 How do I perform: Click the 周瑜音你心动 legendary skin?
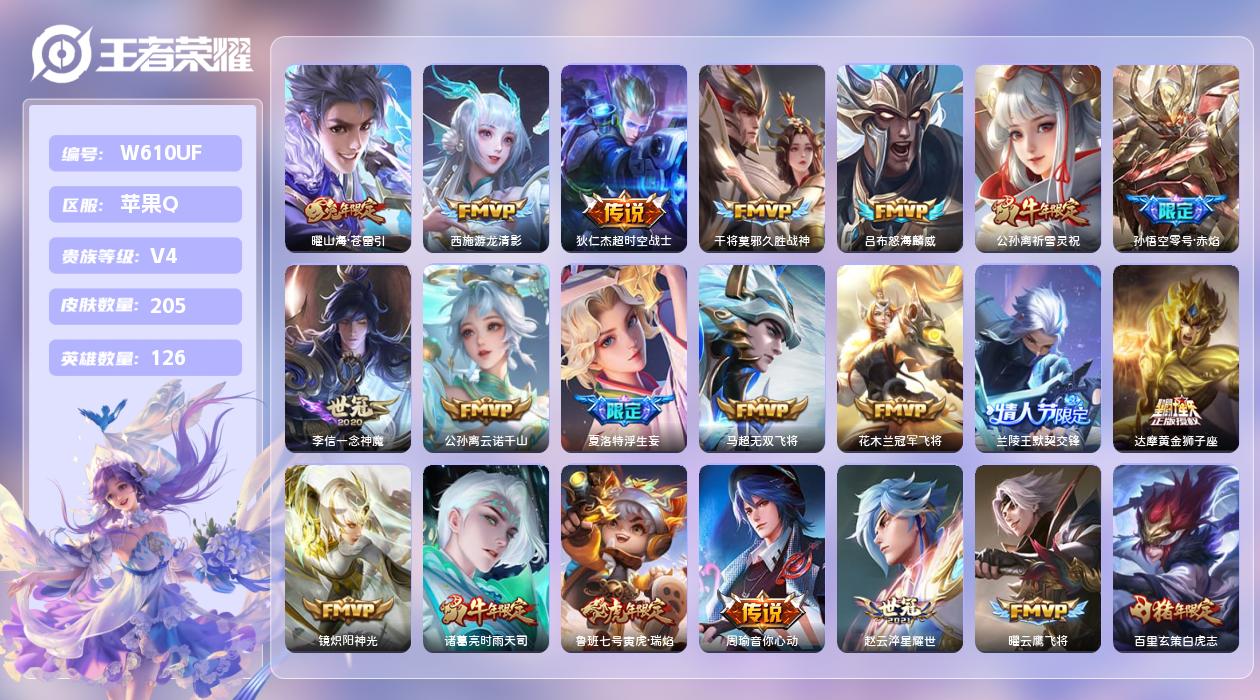click(762, 558)
